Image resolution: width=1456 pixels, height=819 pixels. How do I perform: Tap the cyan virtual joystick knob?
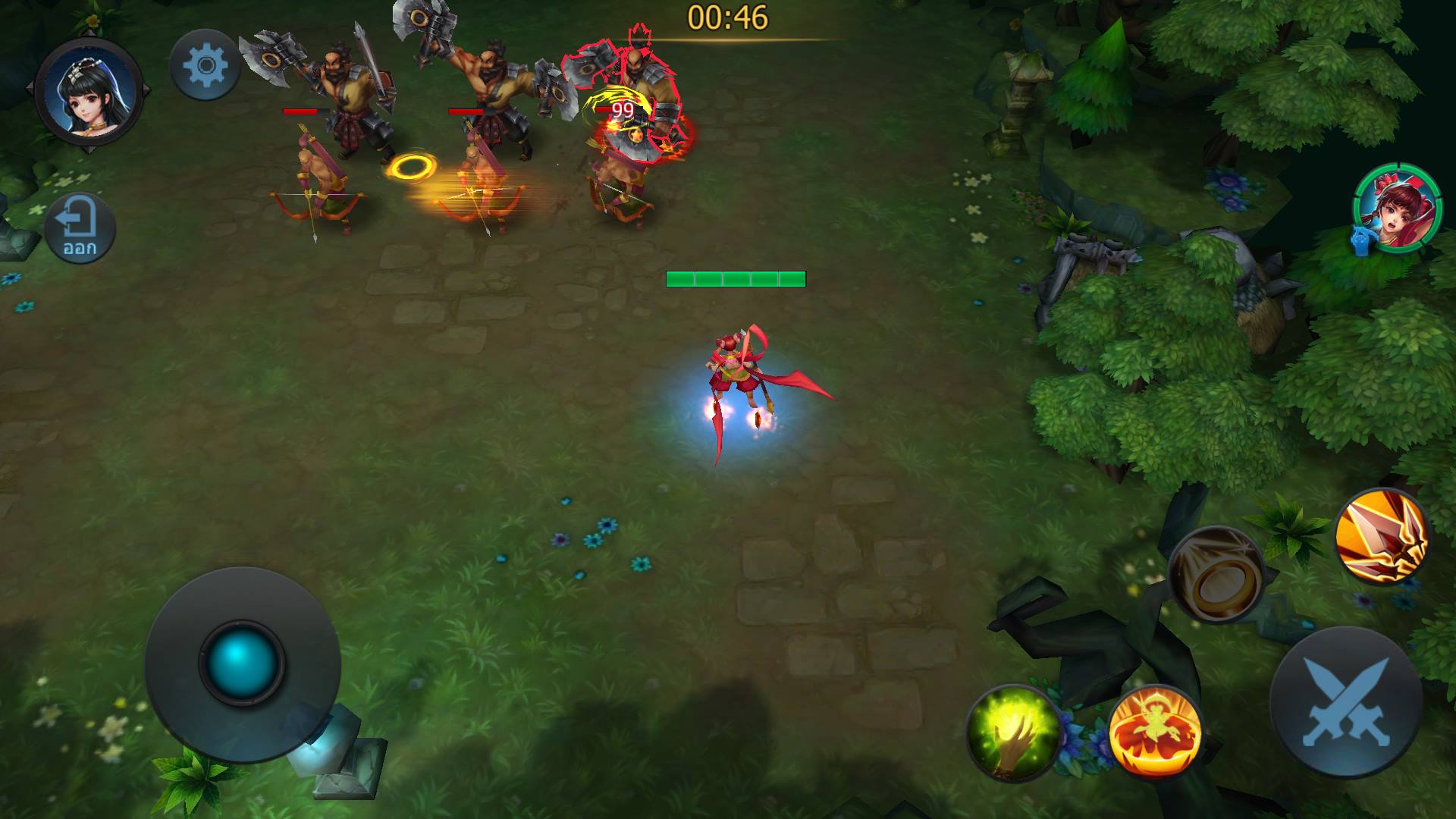(x=241, y=662)
